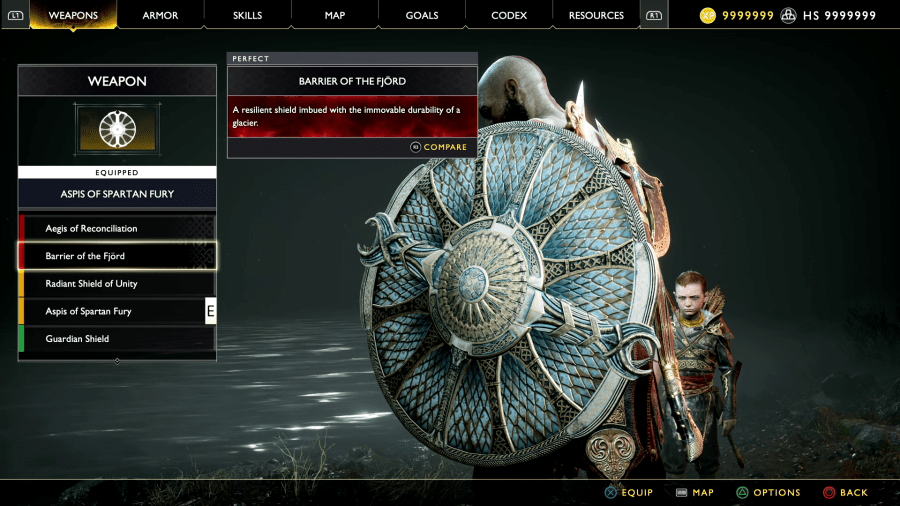The height and width of the screenshot is (506, 900).
Task: Open Options from the bottom bar
Action: click(768, 492)
